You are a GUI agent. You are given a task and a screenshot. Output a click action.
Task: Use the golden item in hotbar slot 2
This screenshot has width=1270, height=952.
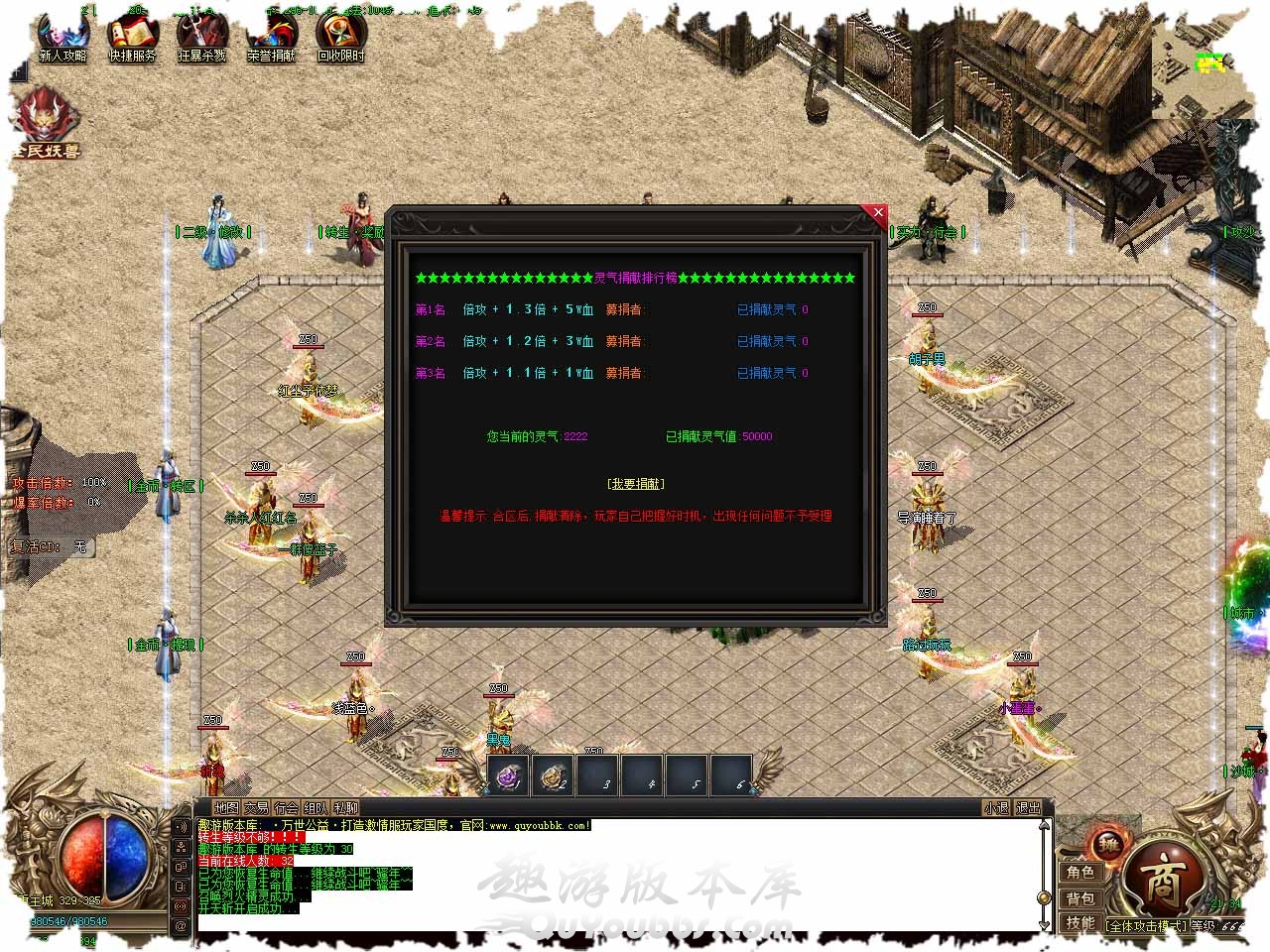(555, 776)
